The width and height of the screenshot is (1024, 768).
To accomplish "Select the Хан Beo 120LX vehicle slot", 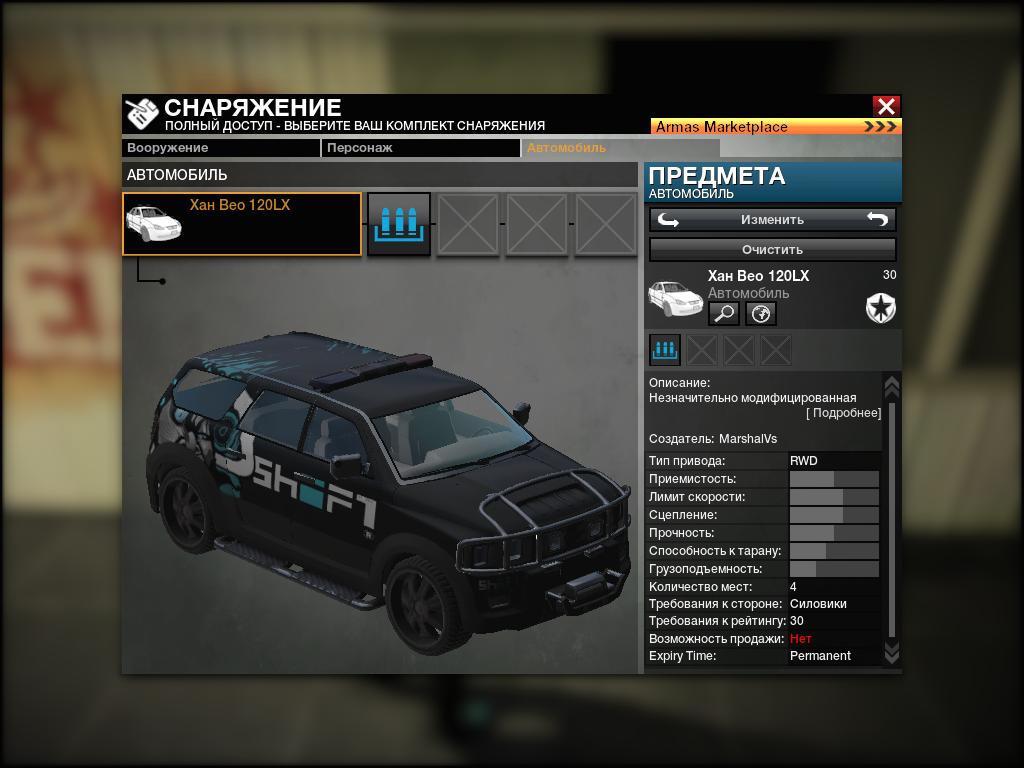I will click(x=242, y=224).
